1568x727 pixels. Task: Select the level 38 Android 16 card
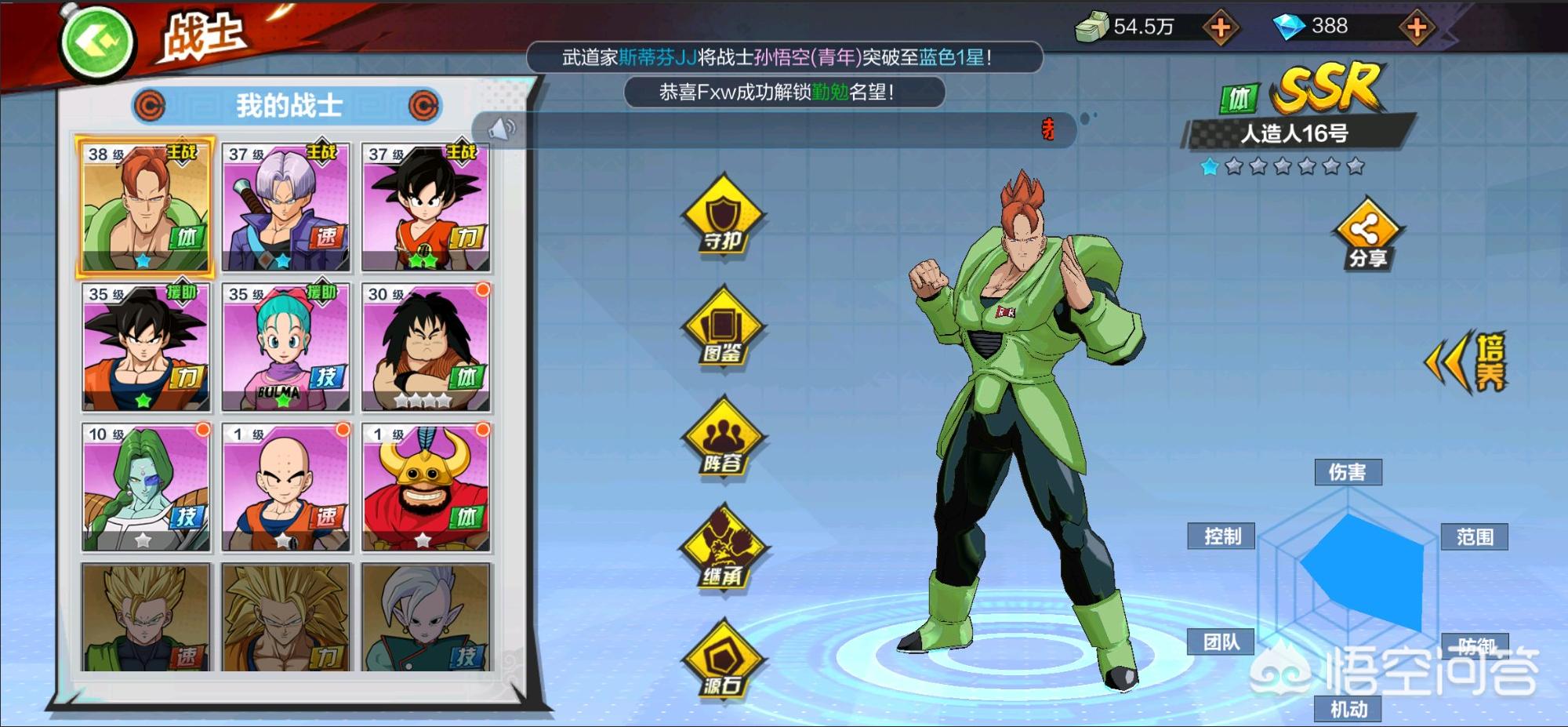(145, 207)
